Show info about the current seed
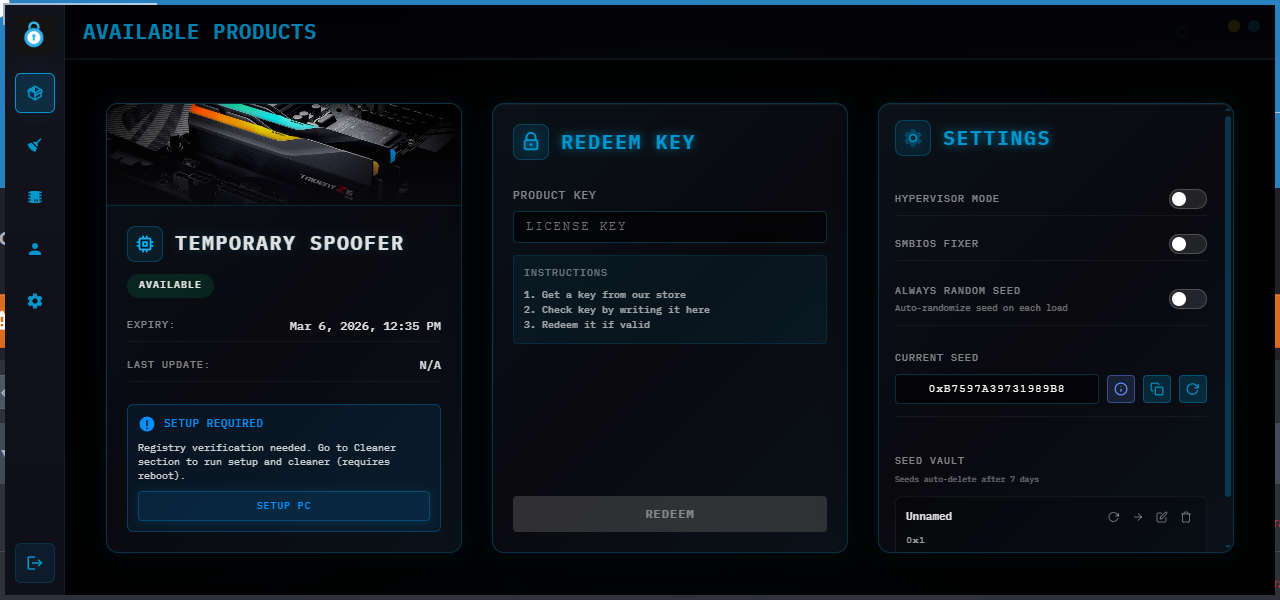Image resolution: width=1280 pixels, height=600 pixels. (1121, 389)
